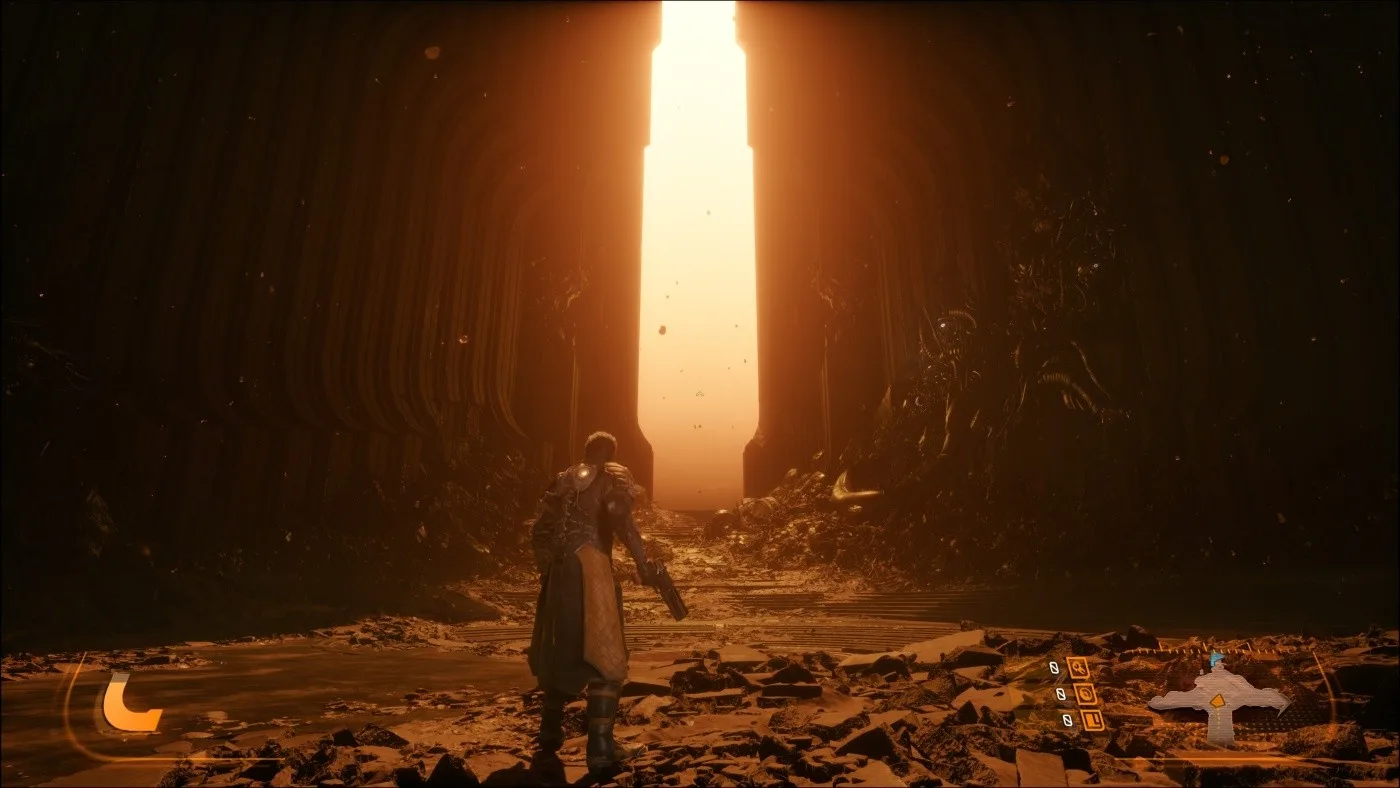Select the bottom square resource icon

[x=1092, y=719]
